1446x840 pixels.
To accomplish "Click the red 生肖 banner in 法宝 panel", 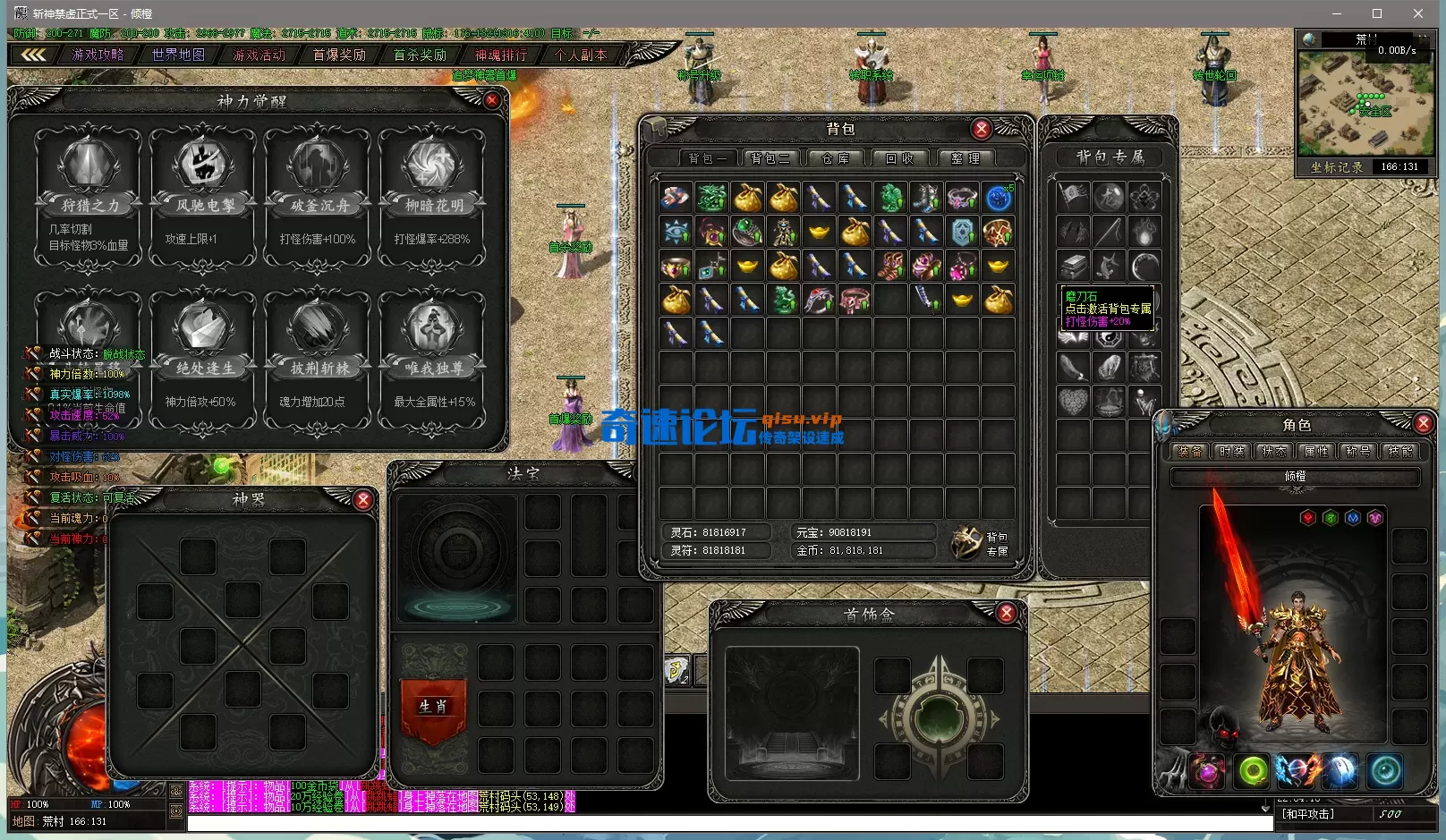I will point(432,708).
